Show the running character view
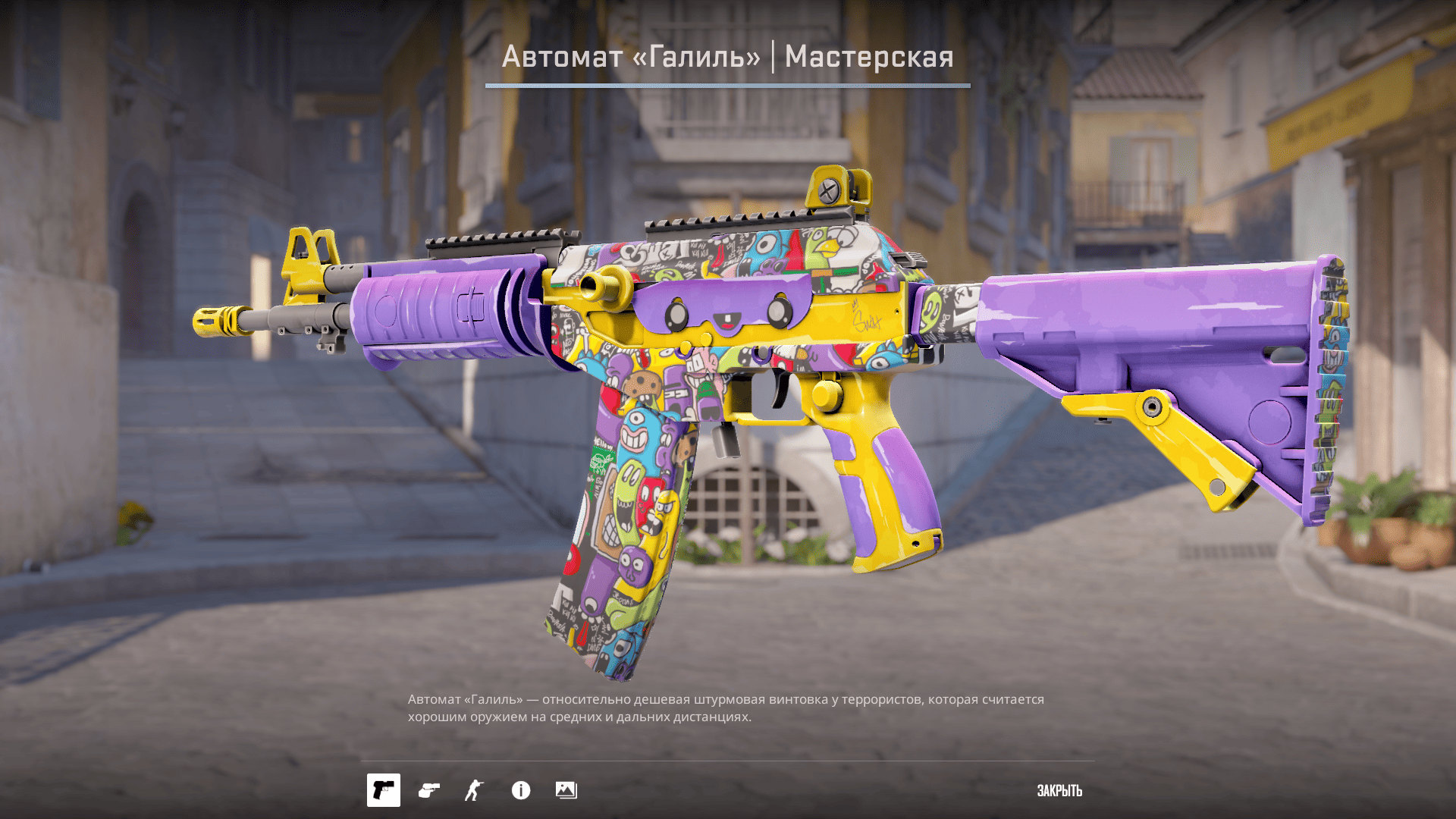This screenshot has height=819, width=1456. tap(474, 790)
